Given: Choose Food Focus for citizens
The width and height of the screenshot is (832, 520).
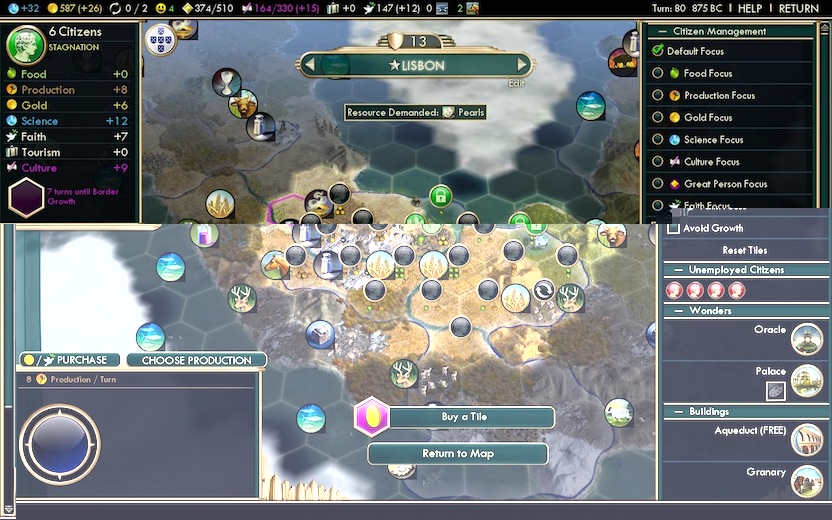Looking at the screenshot, I should click(658, 73).
